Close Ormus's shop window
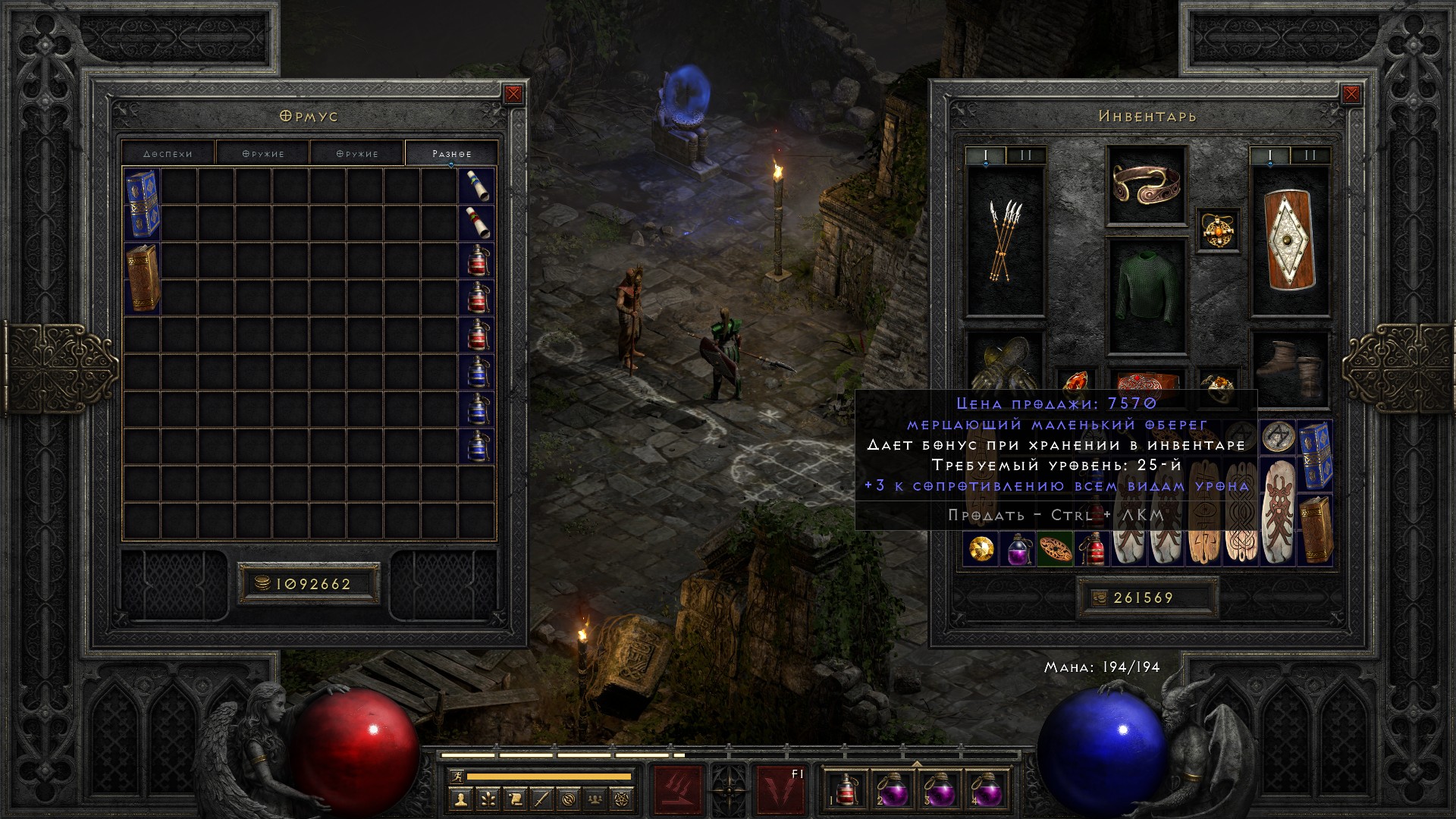The height and width of the screenshot is (819, 1456). click(513, 94)
